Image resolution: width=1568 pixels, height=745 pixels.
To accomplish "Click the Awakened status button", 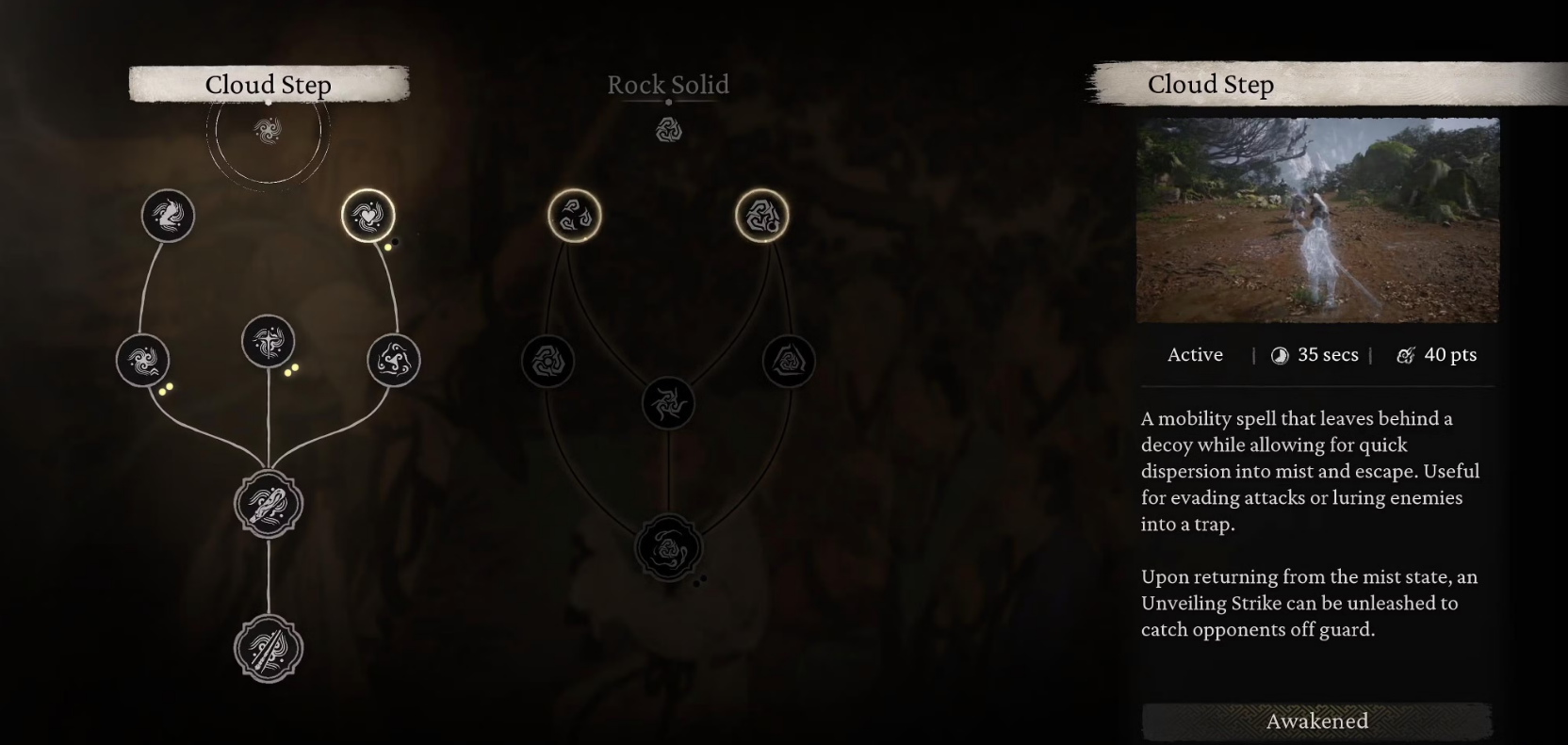I will tap(1316, 721).
